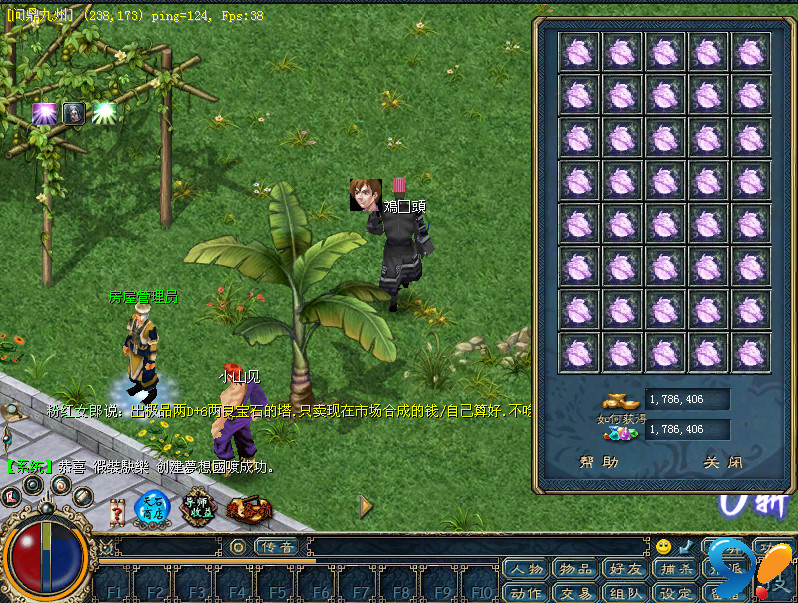Image resolution: width=798 pixels, height=603 pixels.
Task: Open the 设定 settings menu
Action: [x=675, y=592]
